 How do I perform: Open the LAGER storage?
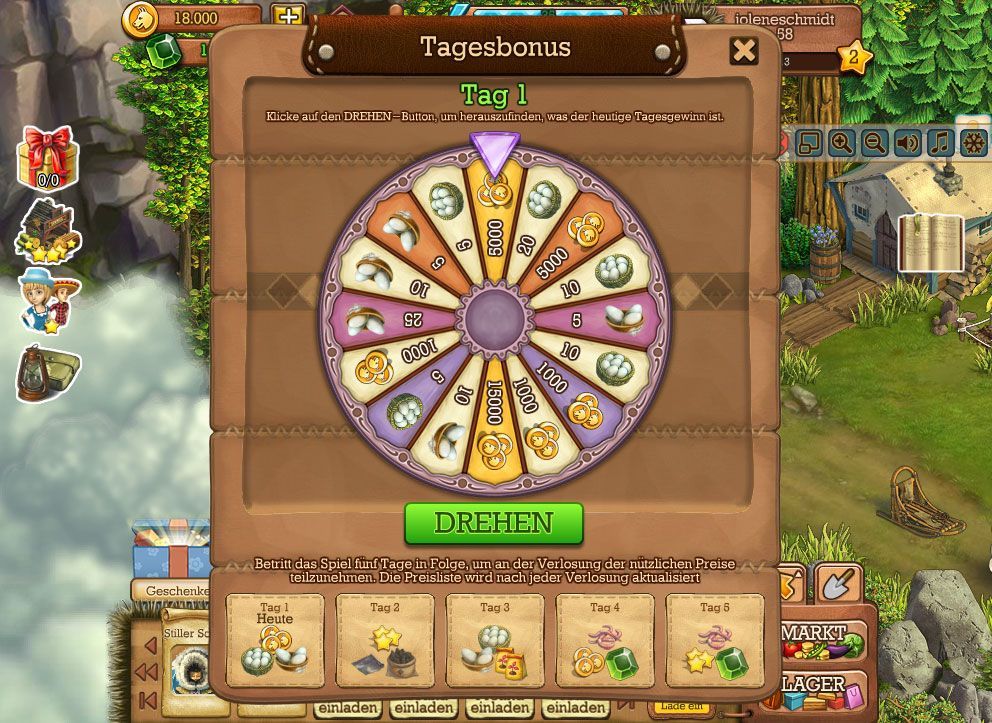(x=822, y=690)
